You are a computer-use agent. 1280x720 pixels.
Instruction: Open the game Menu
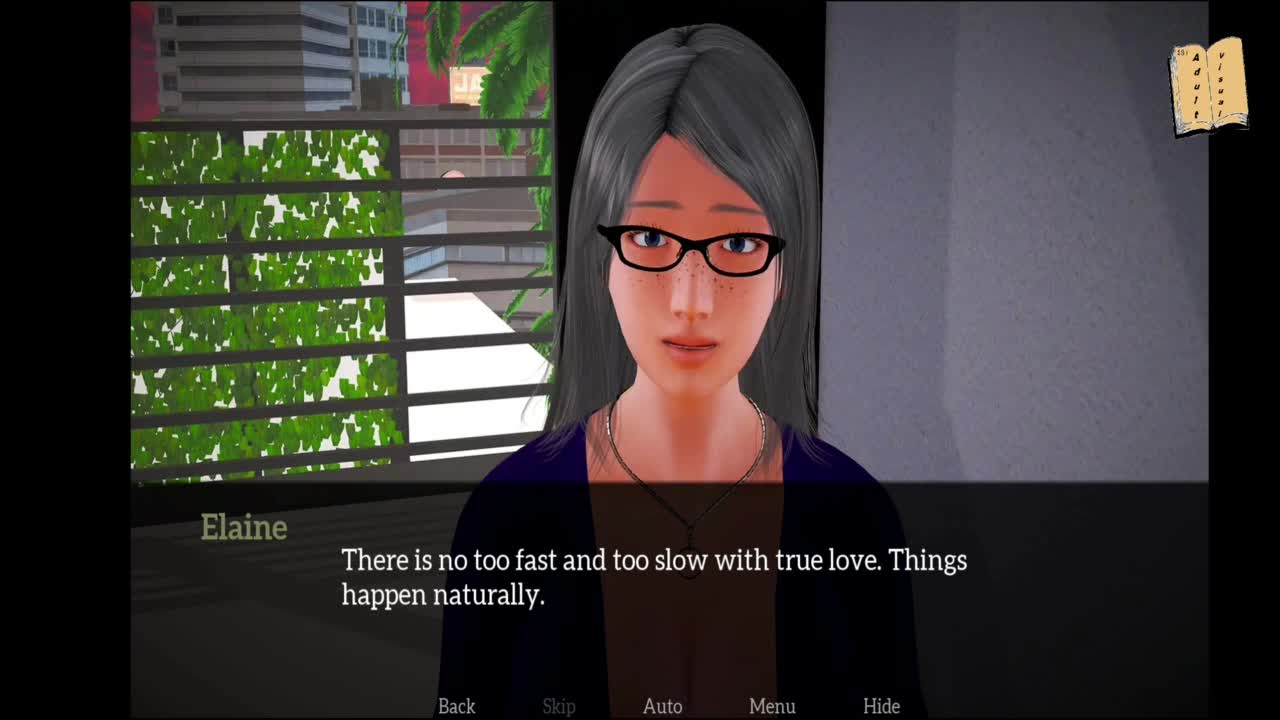[x=772, y=706]
